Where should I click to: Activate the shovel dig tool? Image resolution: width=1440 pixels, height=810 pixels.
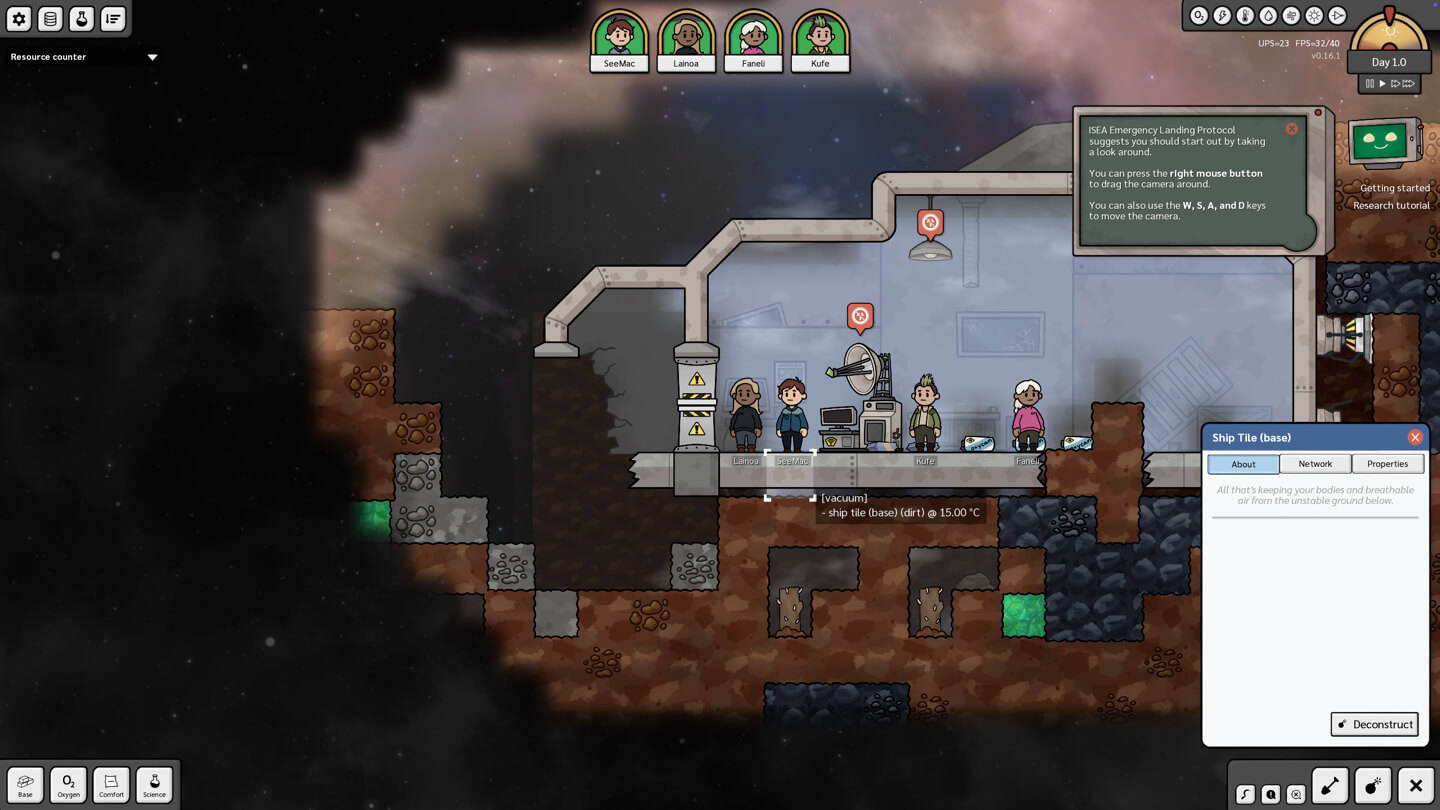click(x=1330, y=786)
